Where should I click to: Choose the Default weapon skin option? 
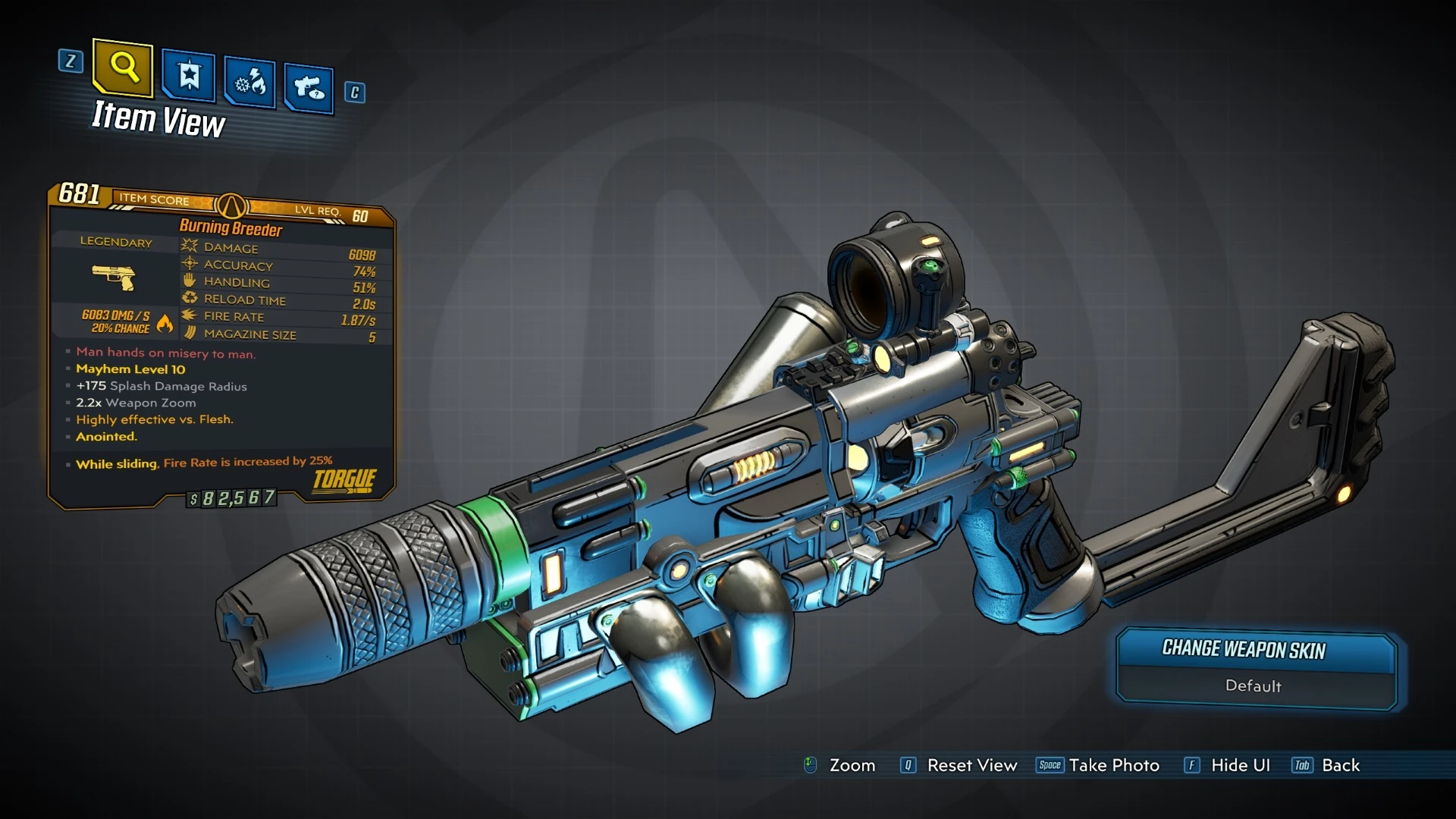pos(1254,686)
